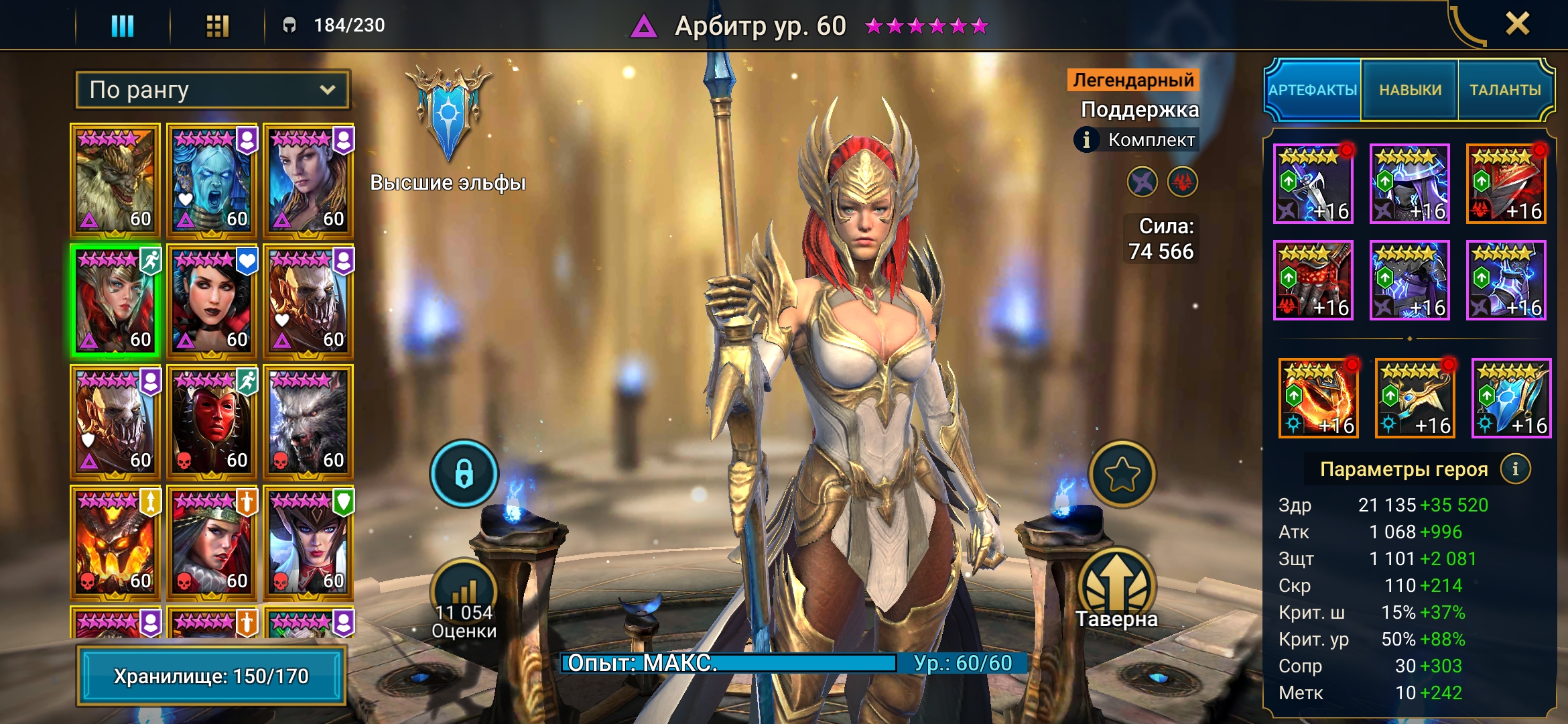Select the Артефакты tab
The width and height of the screenshot is (1568, 724).
[1313, 90]
